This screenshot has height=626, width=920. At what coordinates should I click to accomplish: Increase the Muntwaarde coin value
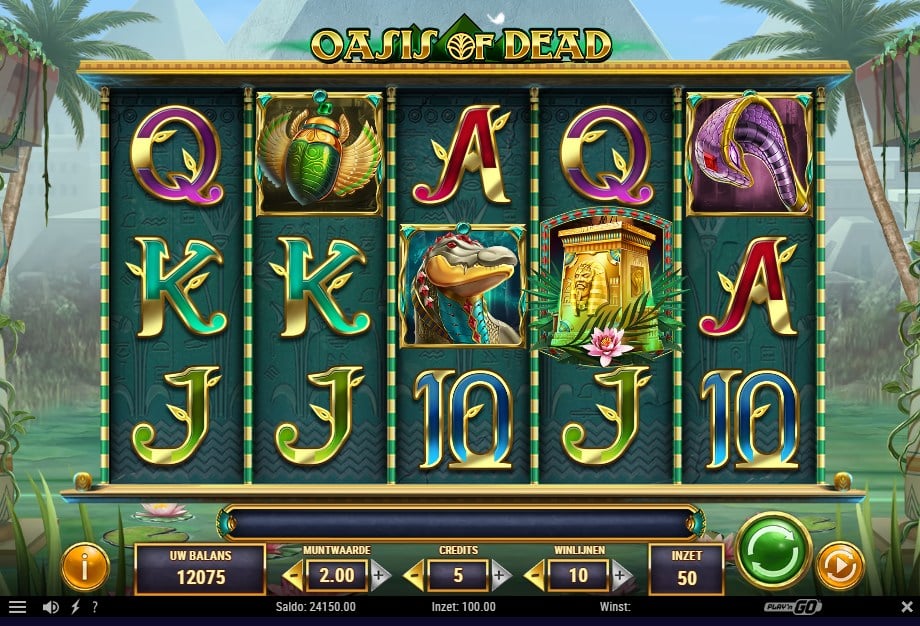pos(380,575)
